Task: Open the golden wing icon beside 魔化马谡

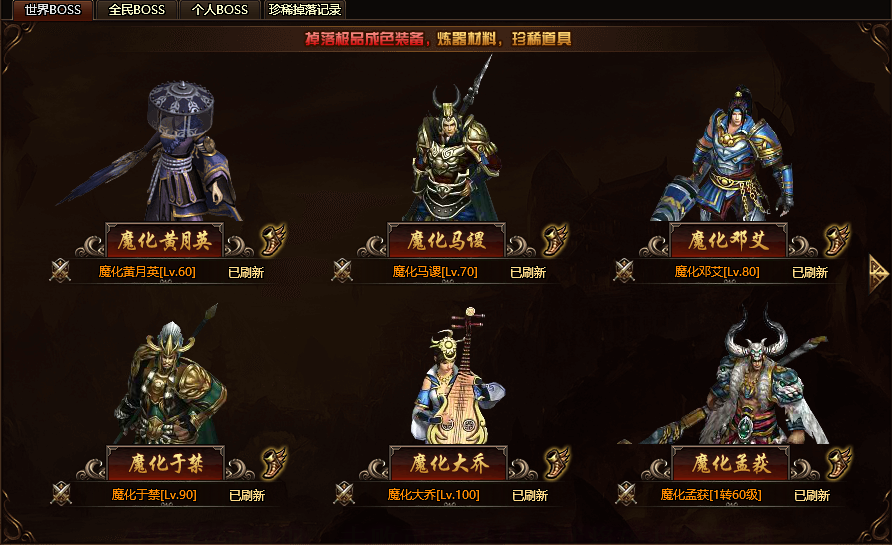Action: coord(556,240)
